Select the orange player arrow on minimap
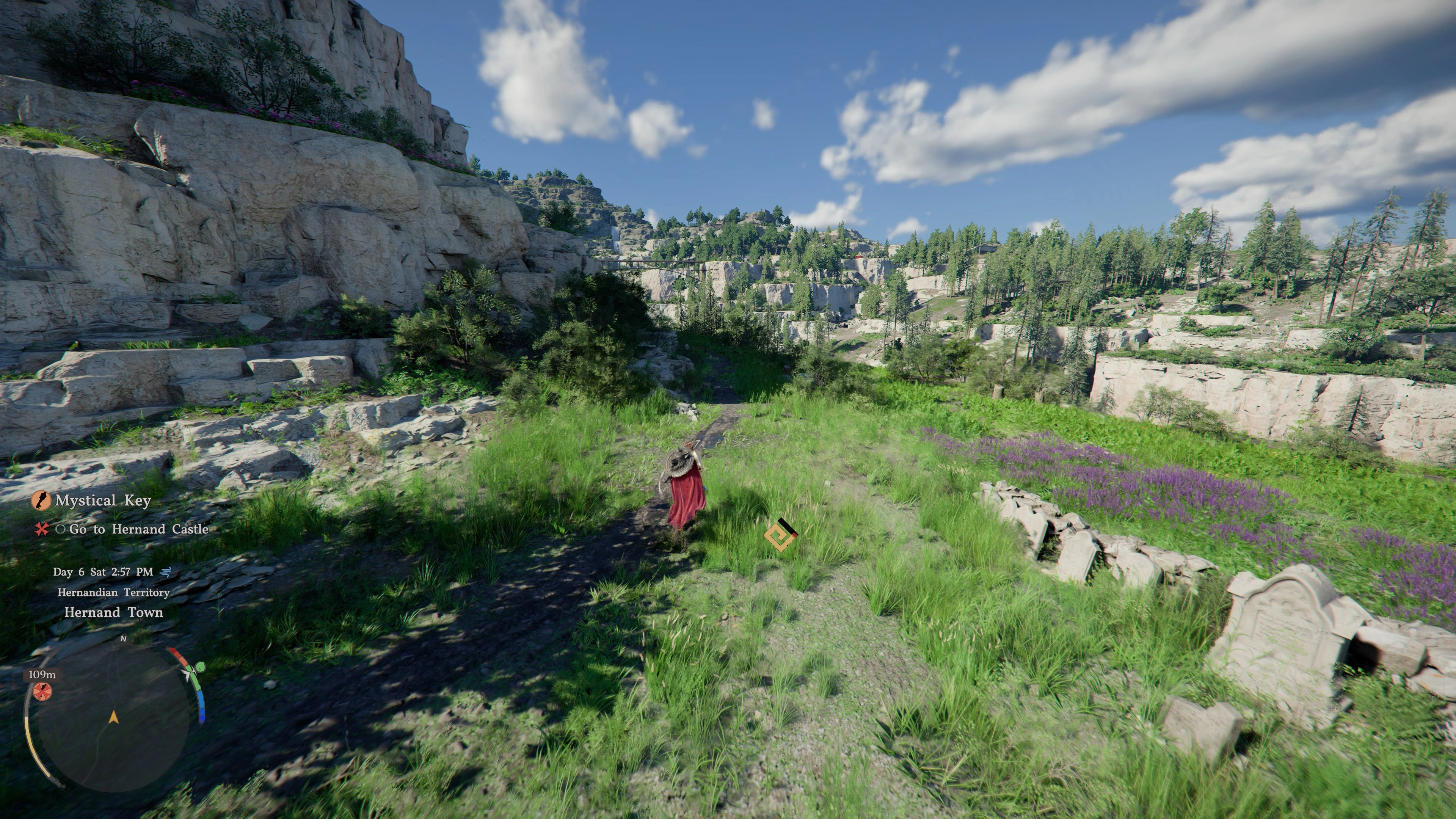The height and width of the screenshot is (819, 1456). point(114,718)
